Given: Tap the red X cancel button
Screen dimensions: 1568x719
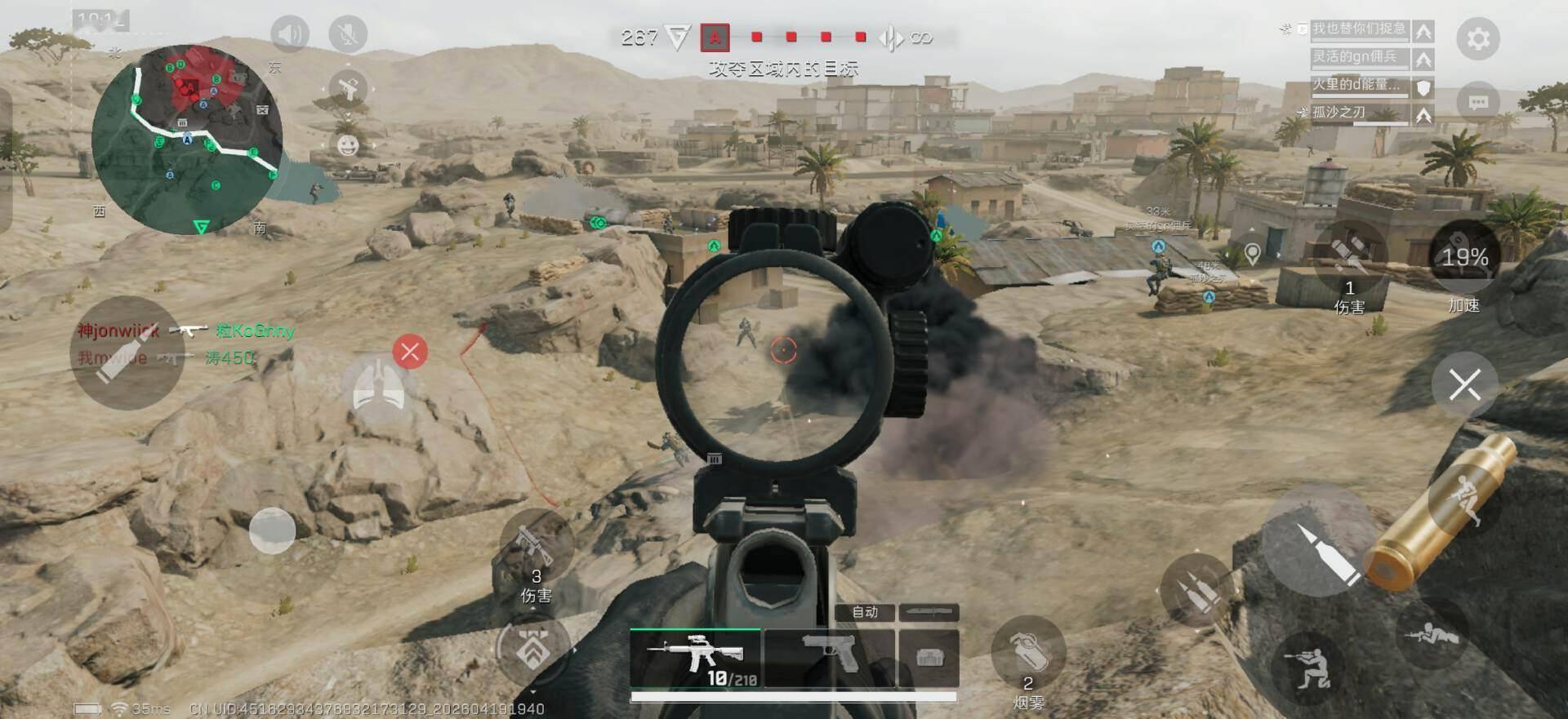Looking at the screenshot, I should (x=410, y=352).
